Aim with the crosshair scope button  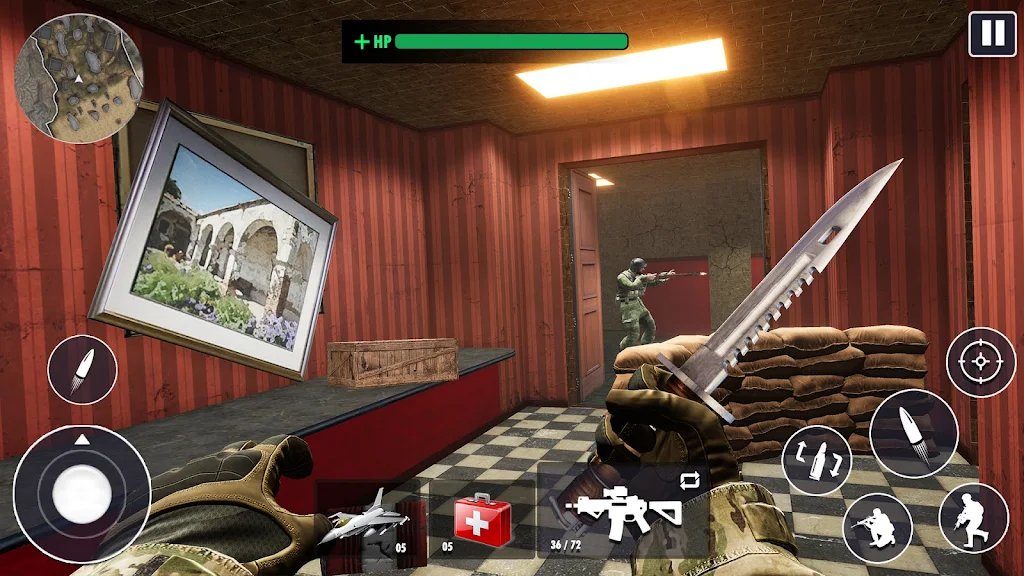[981, 362]
